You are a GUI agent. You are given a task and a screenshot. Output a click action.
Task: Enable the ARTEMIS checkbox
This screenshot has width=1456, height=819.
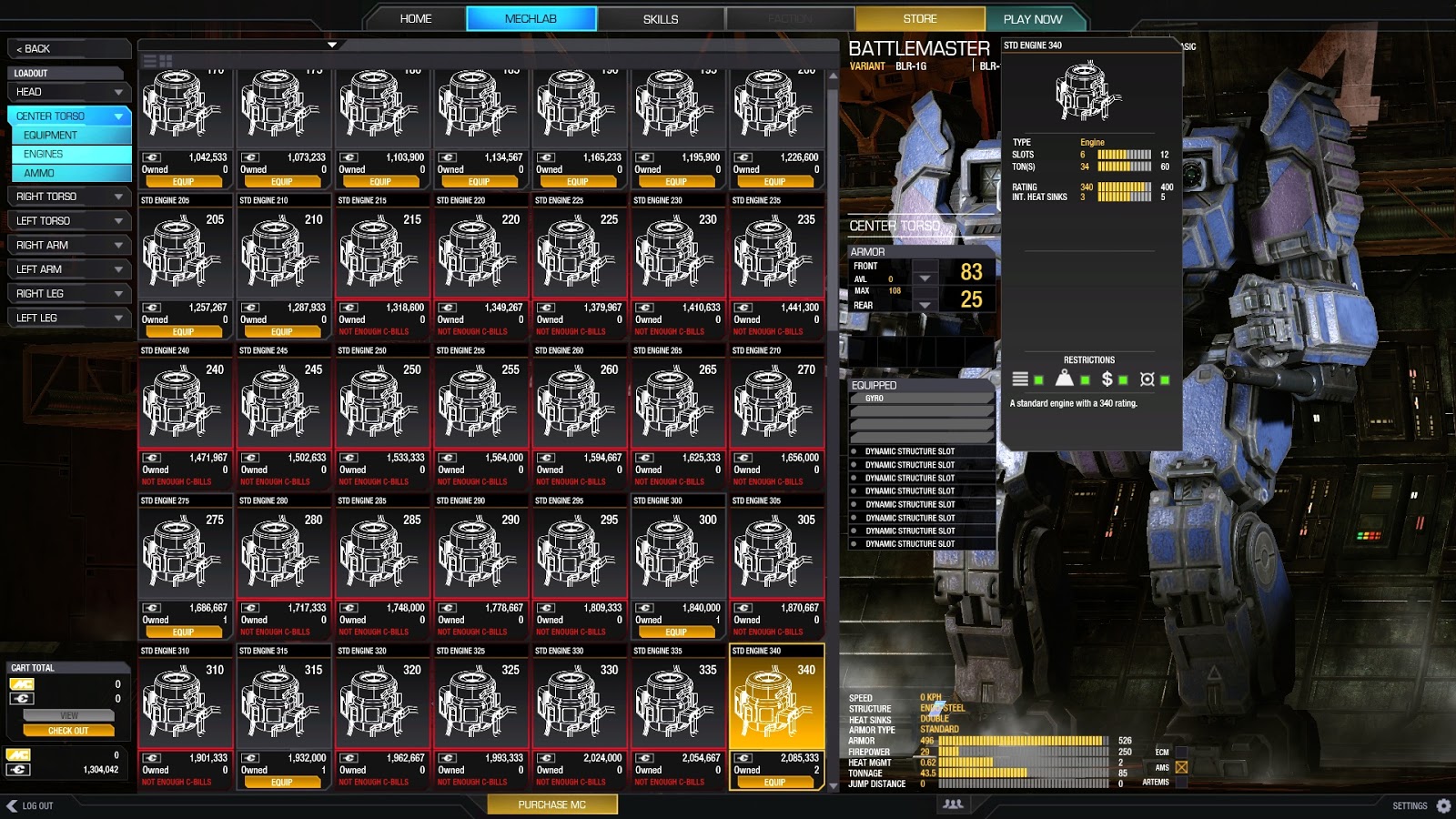click(x=1182, y=782)
